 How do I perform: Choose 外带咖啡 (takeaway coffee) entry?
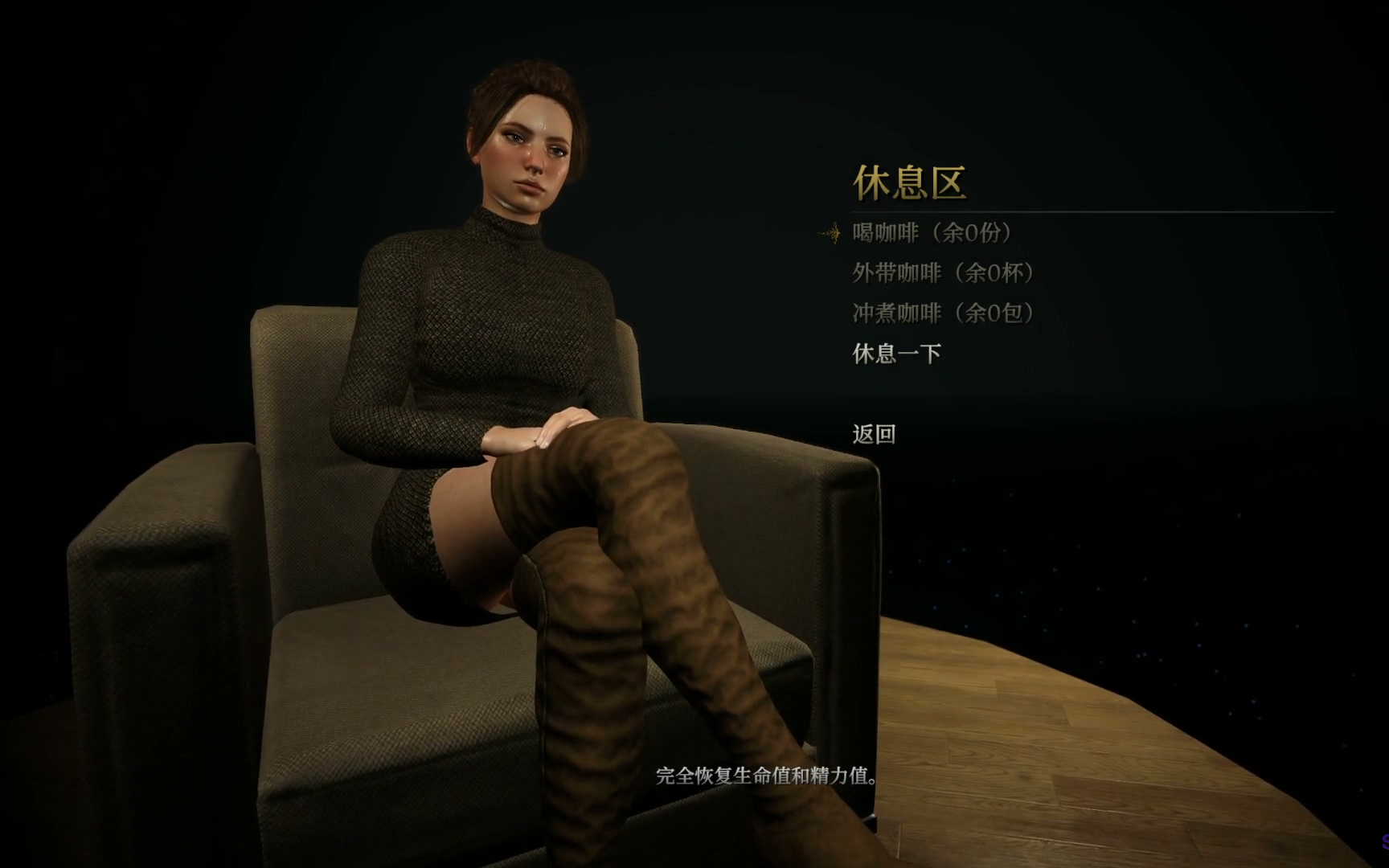(x=944, y=273)
